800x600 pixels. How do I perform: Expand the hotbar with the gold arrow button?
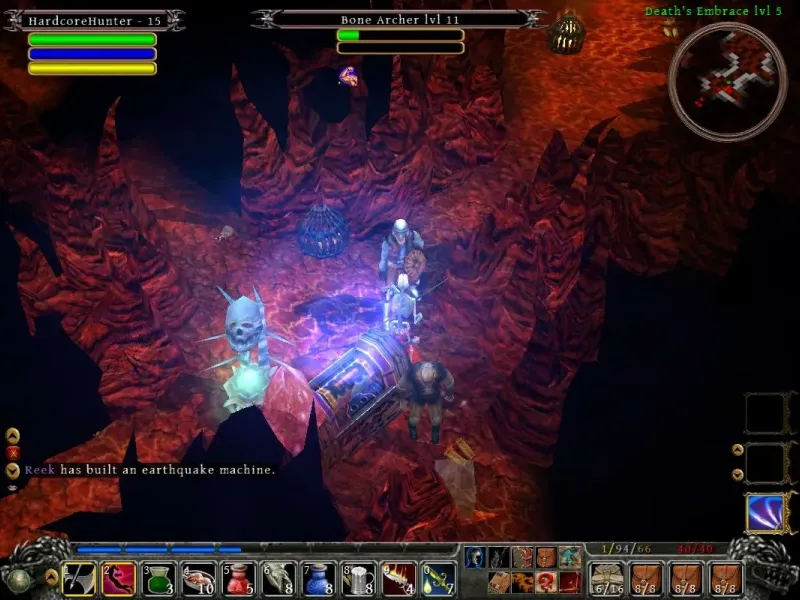point(52,577)
